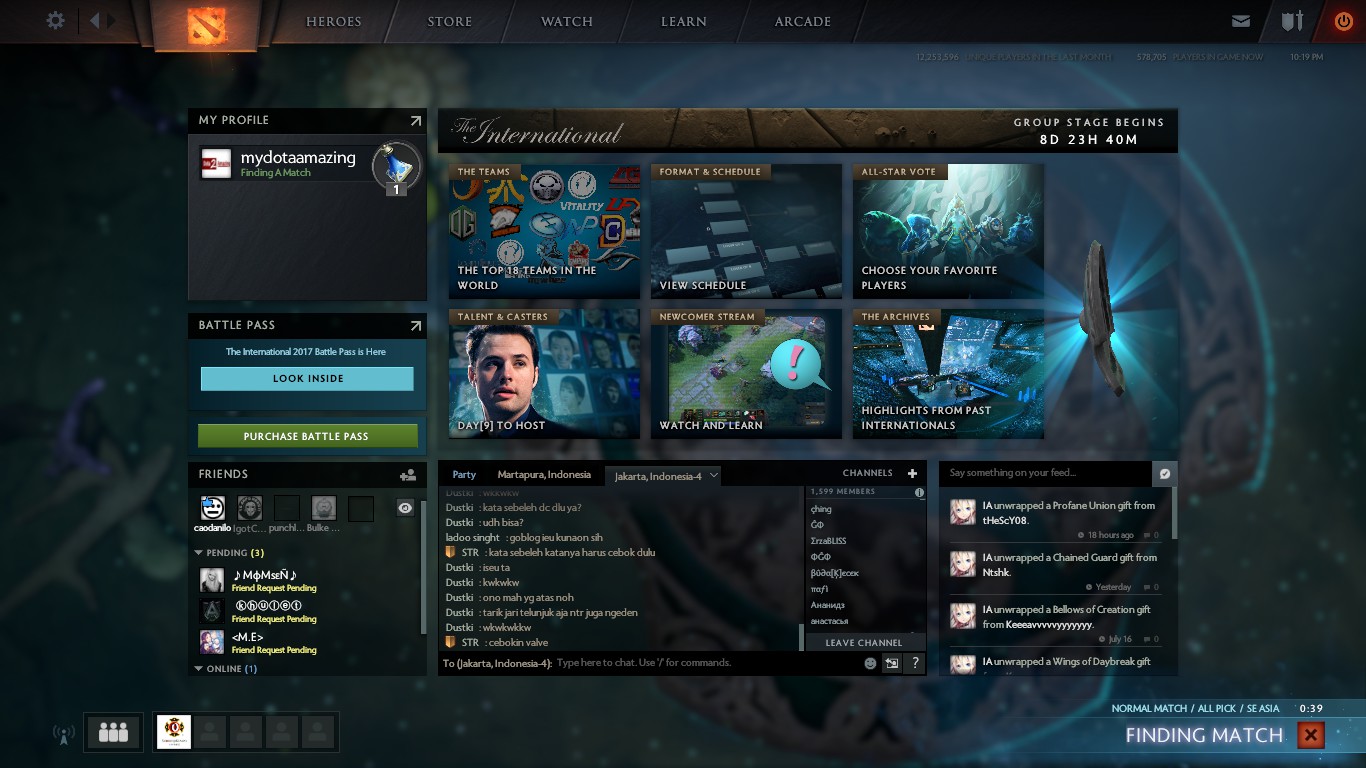This screenshot has width=1366, height=768.
Task: Toggle the spectate eye icon in Friends
Action: click(x=405, y=508)
